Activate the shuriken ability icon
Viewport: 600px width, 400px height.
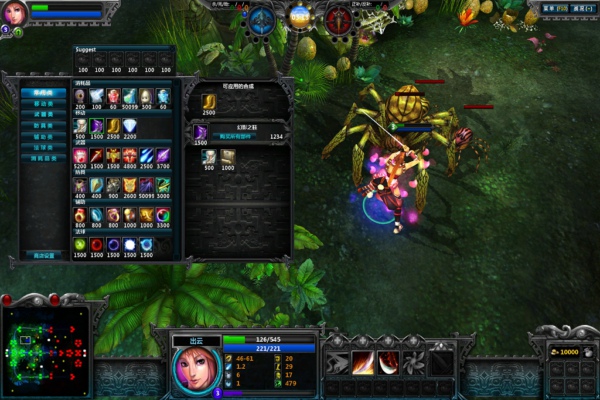413,362
